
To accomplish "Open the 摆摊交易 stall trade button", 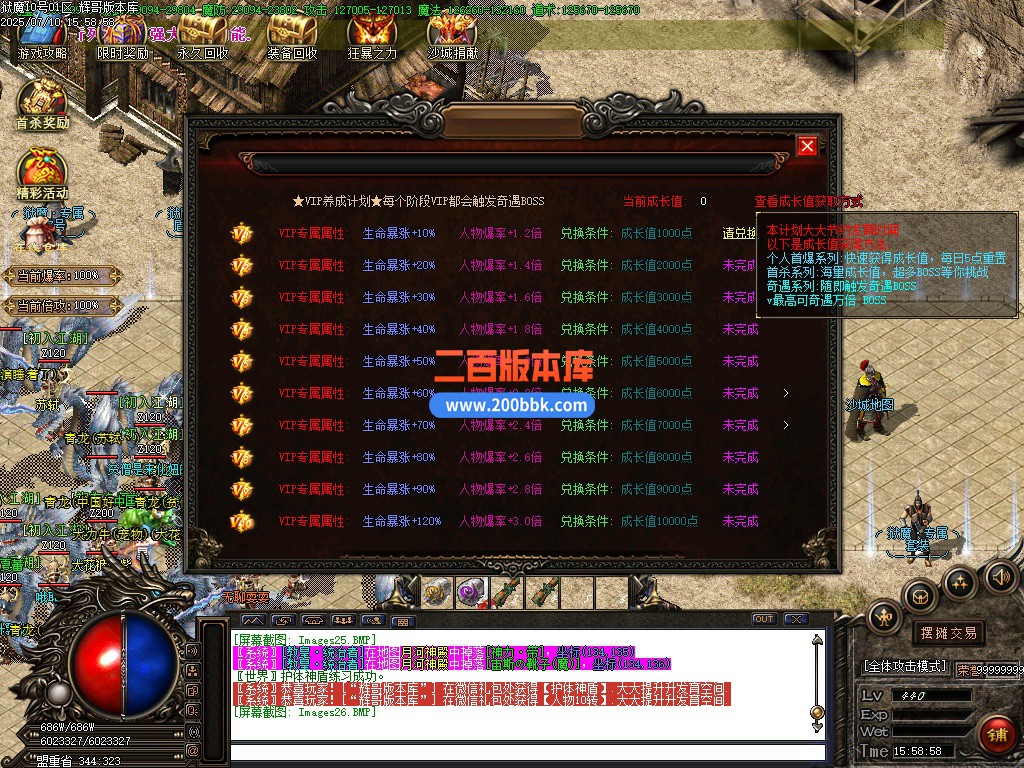I will [x=947, y=633].
